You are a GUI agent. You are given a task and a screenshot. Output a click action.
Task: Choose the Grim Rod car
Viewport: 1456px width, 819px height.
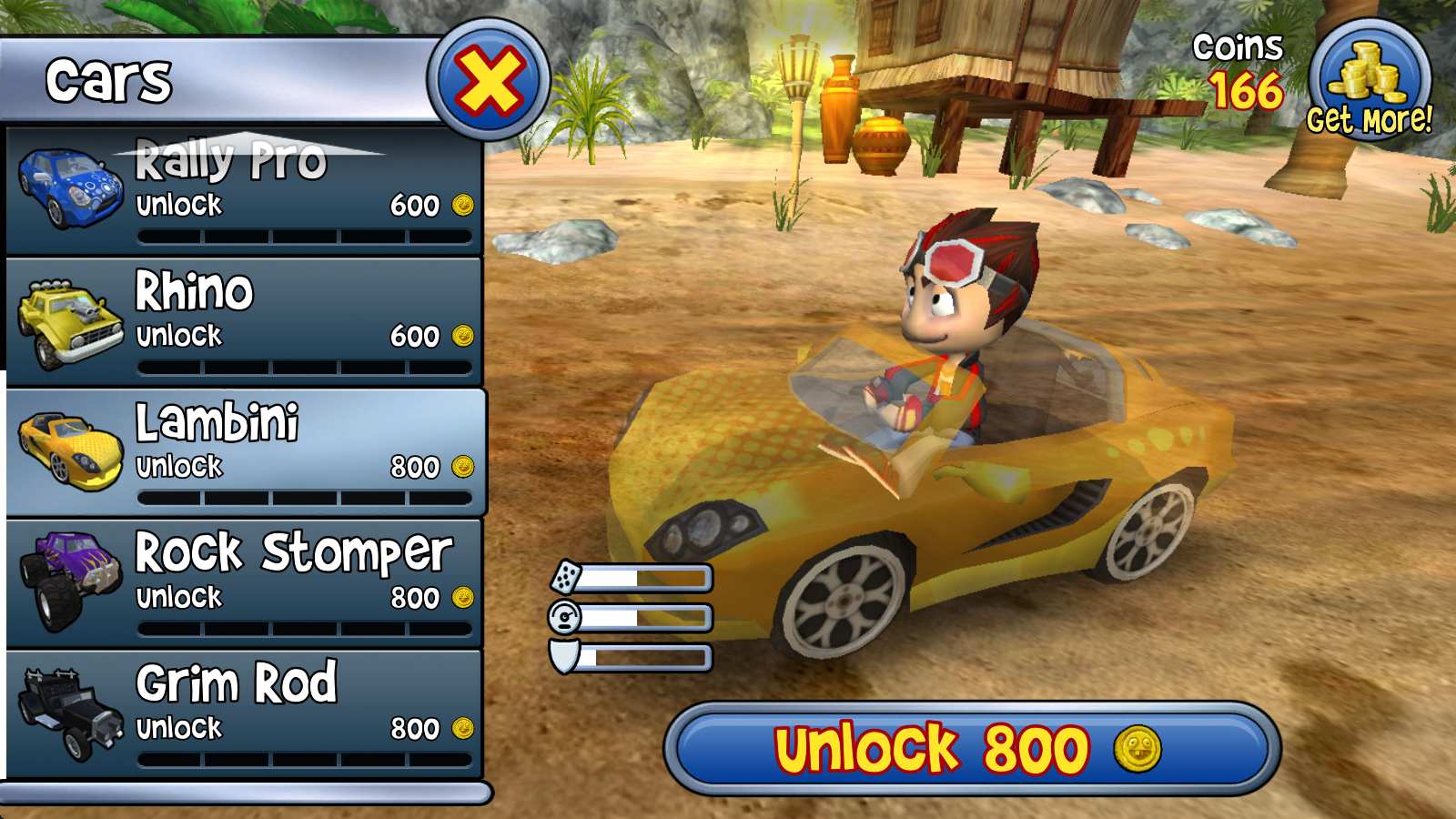click(244, 714)
